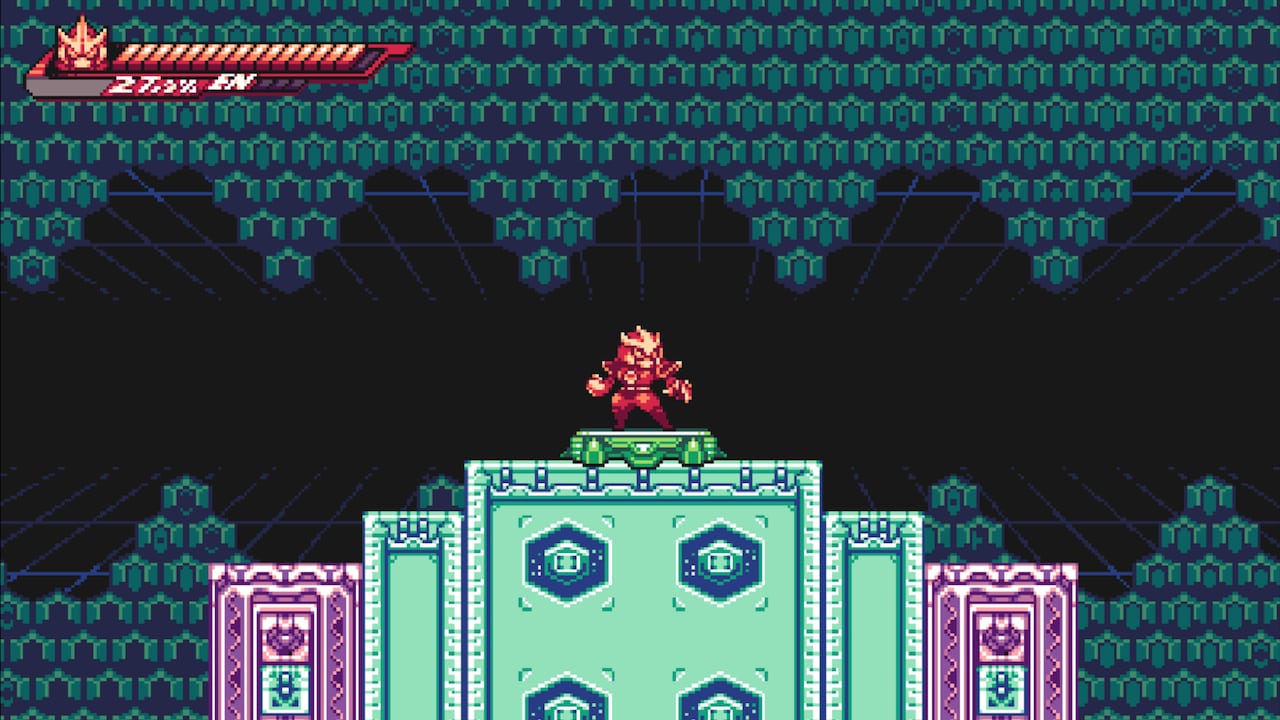The height and width of the screenshot is (720, 1280).
Task: Select the top-right hexagonal emblem on the tower
Action: (x=717, y=560)
